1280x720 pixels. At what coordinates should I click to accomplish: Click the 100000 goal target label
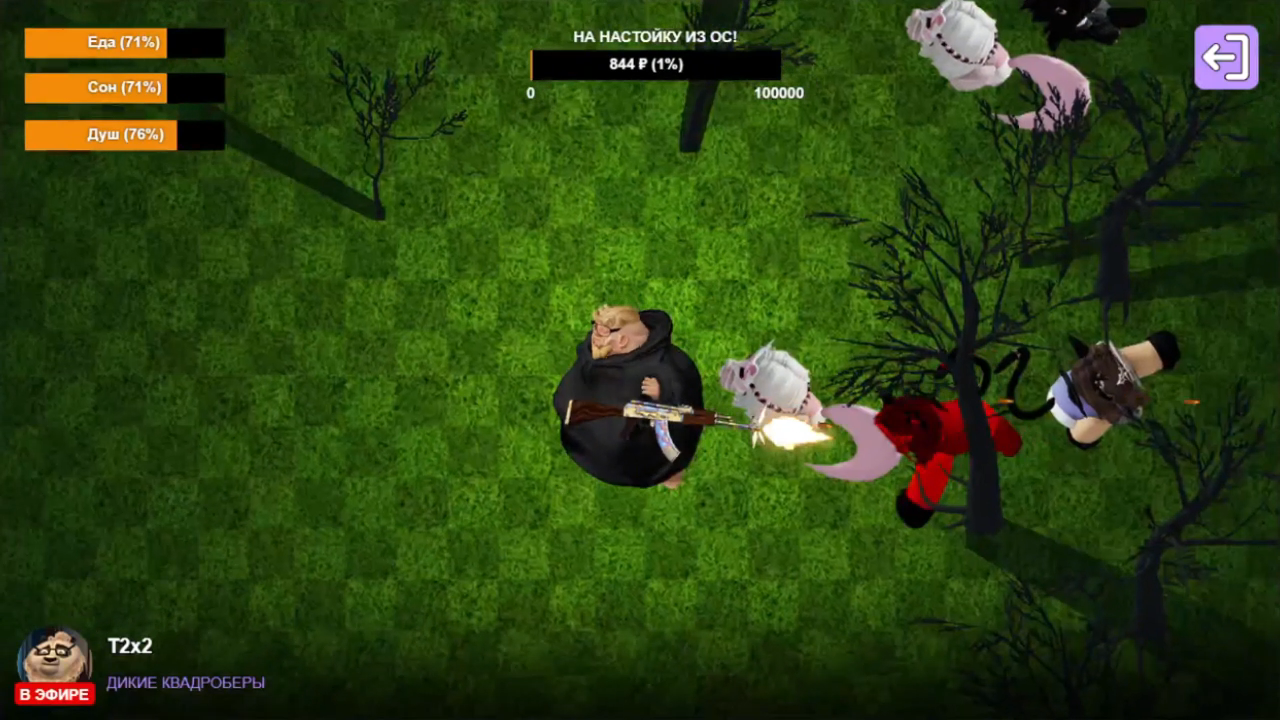coord(779,92)
